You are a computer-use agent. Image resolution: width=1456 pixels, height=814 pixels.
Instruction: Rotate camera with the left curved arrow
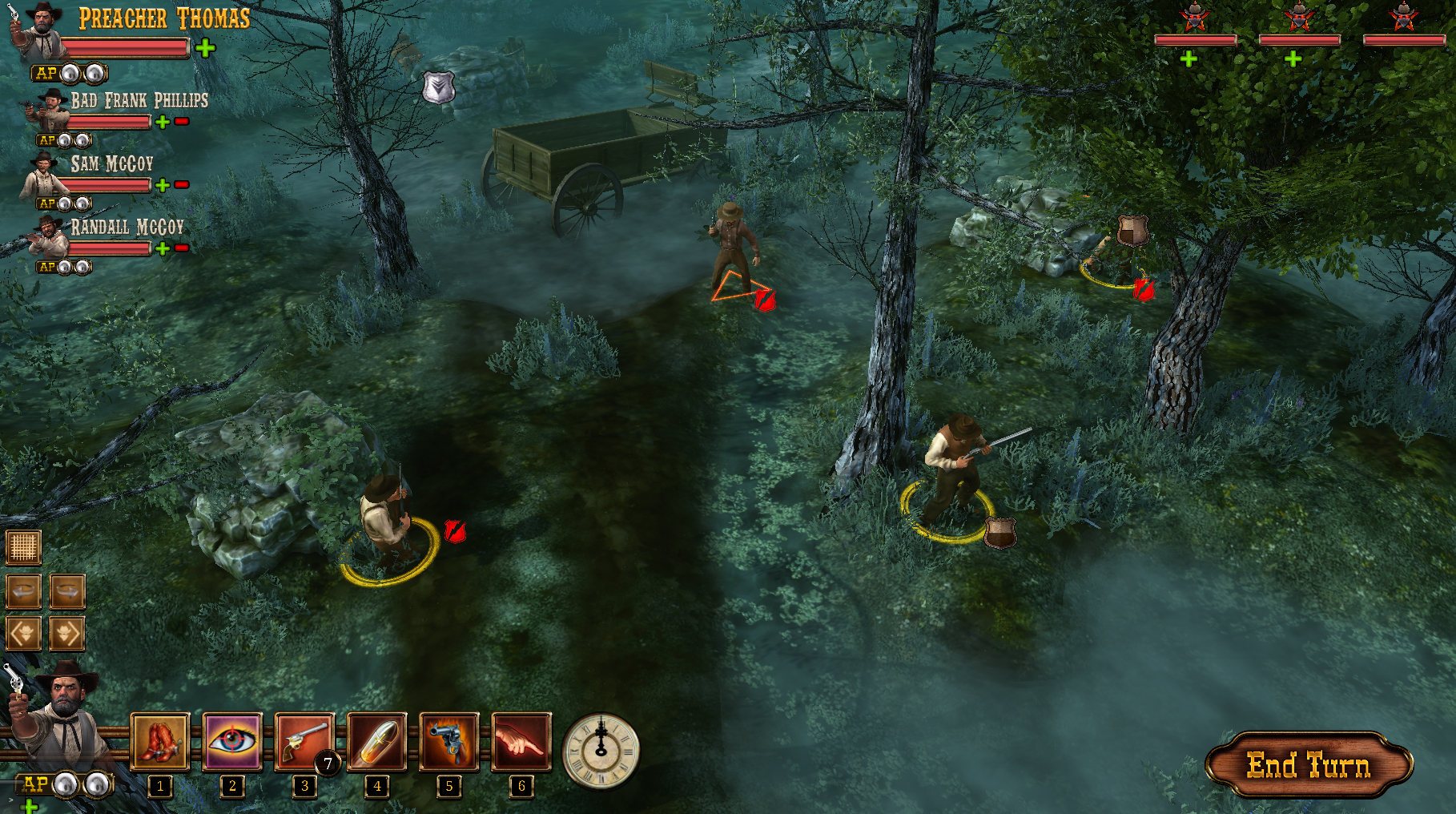coord(23,591)
